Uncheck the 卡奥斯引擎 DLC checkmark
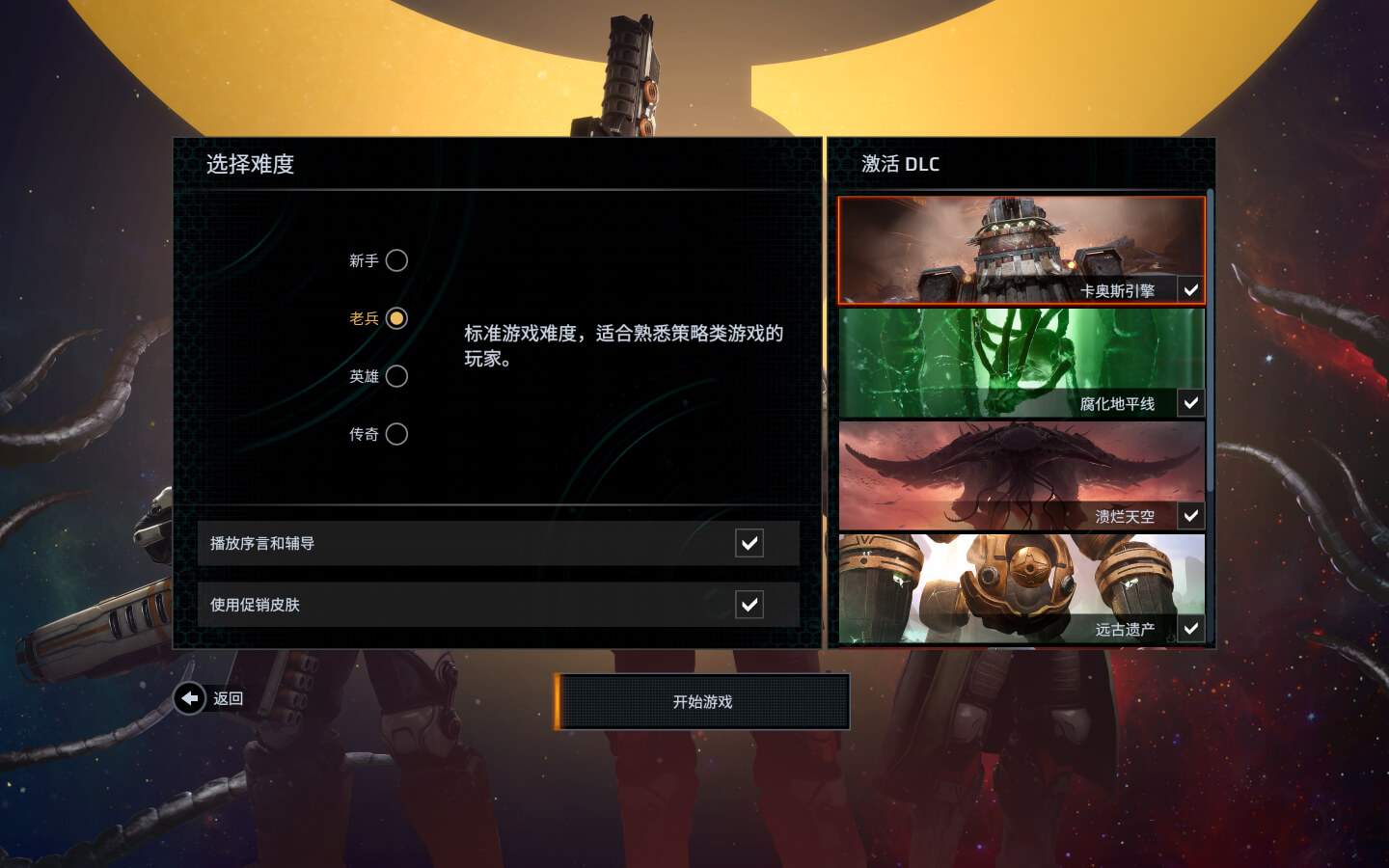Image resolution: width=1389 pixels, height=868 pixels. click(x=1192, y=289)
